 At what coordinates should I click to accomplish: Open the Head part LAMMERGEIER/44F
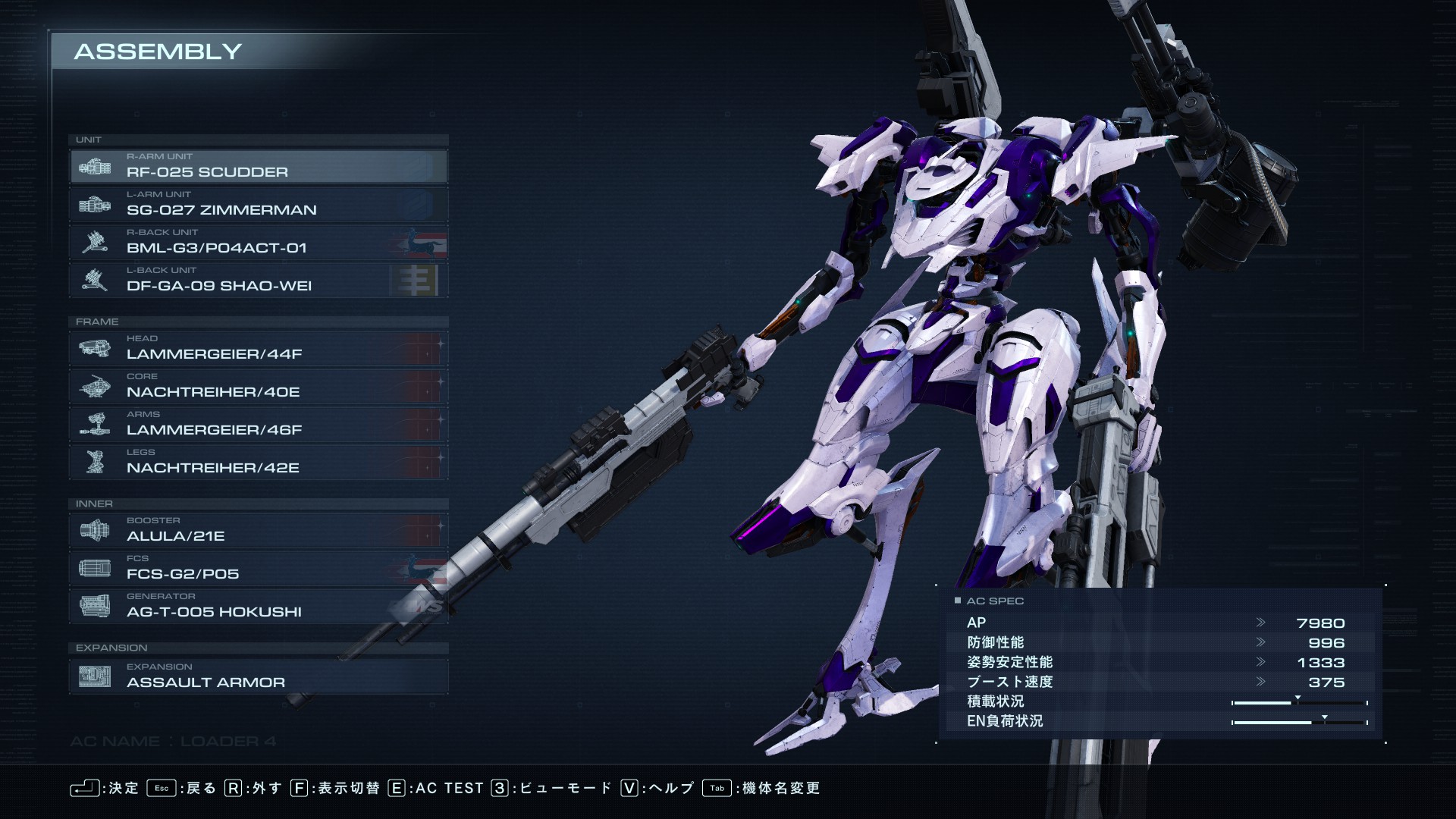258,348
